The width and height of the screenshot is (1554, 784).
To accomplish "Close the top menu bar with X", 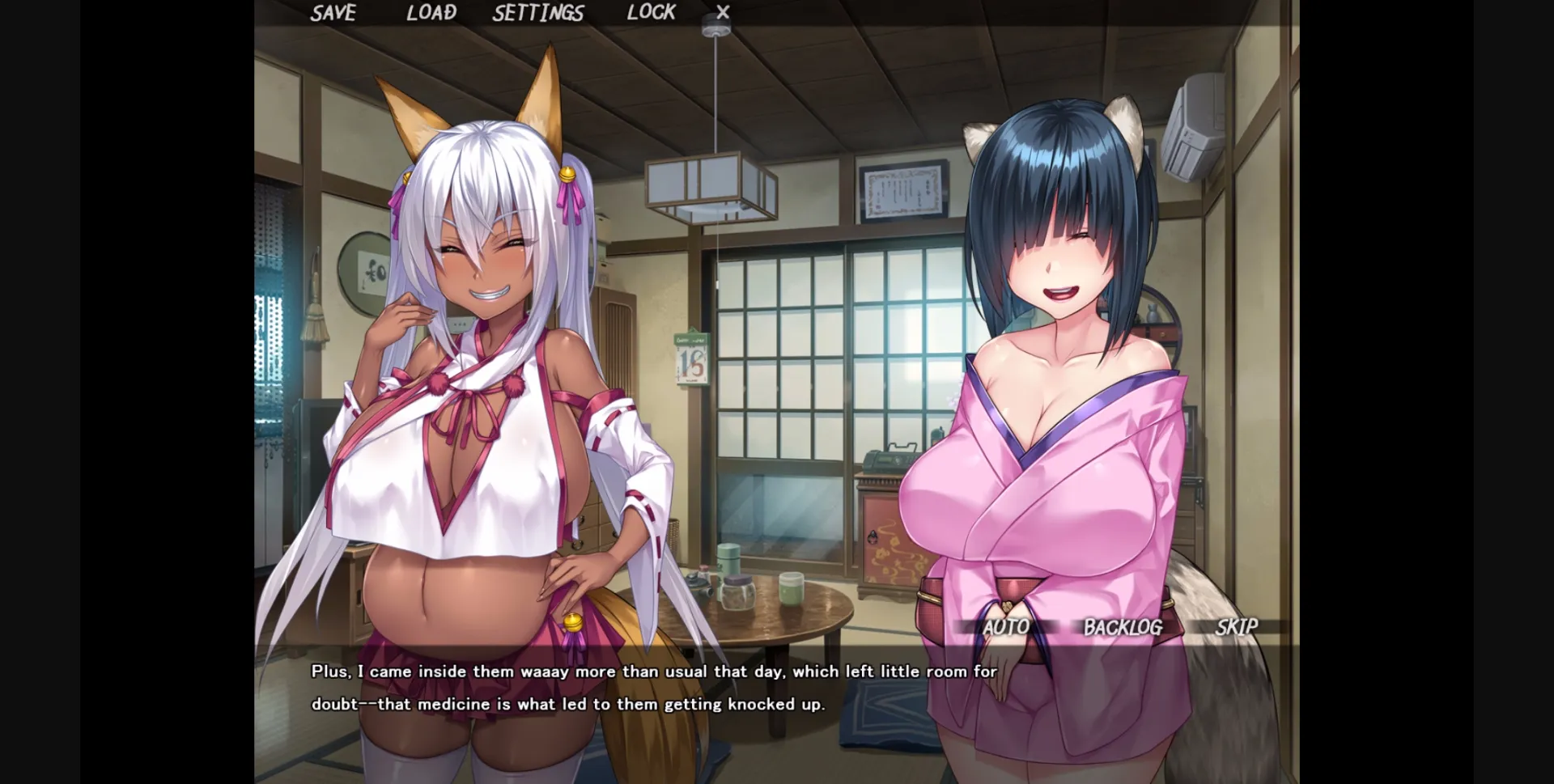I will coord(723,13).
